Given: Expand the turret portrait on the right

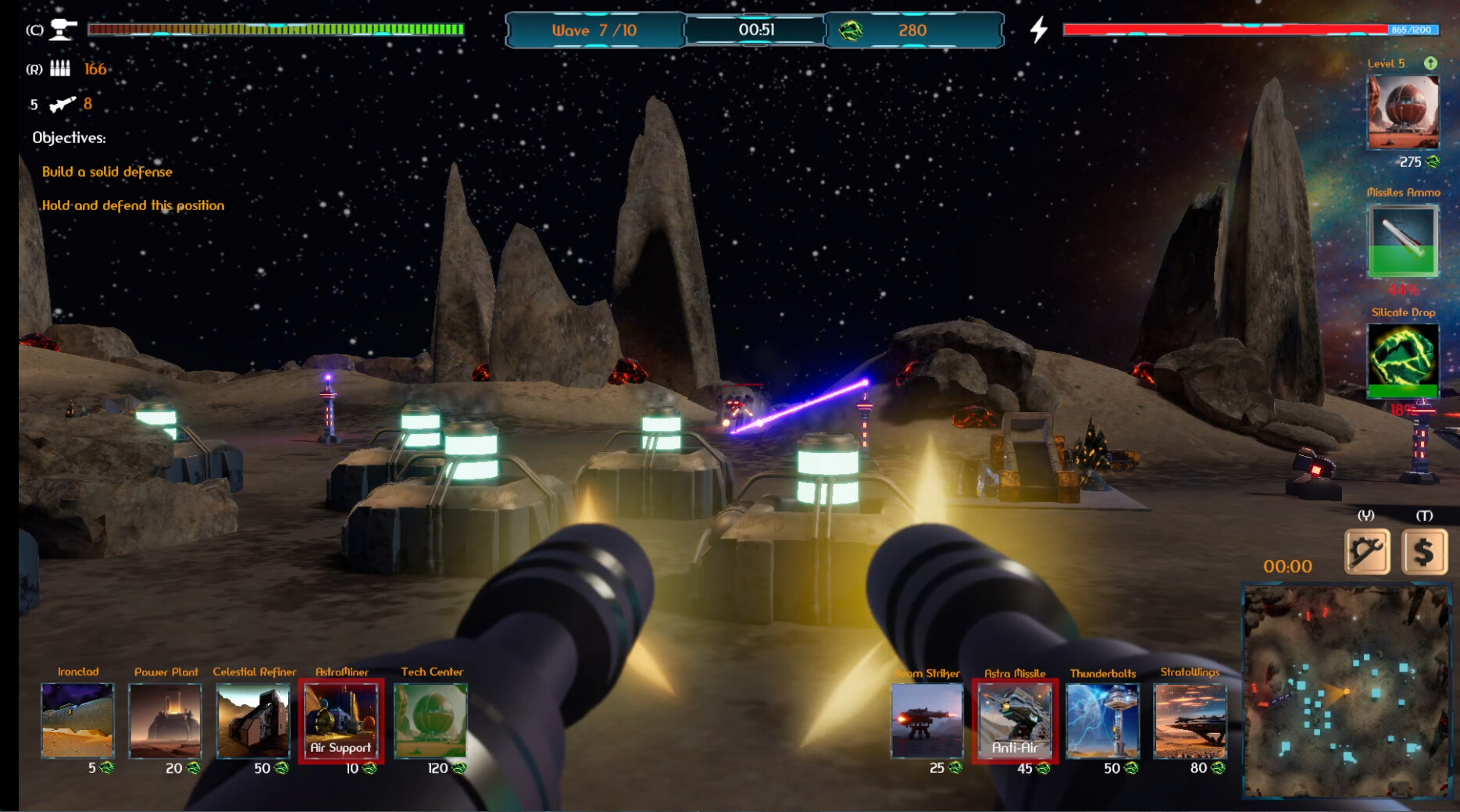Looking at the screenshot, I should [x=1402, y=112].
